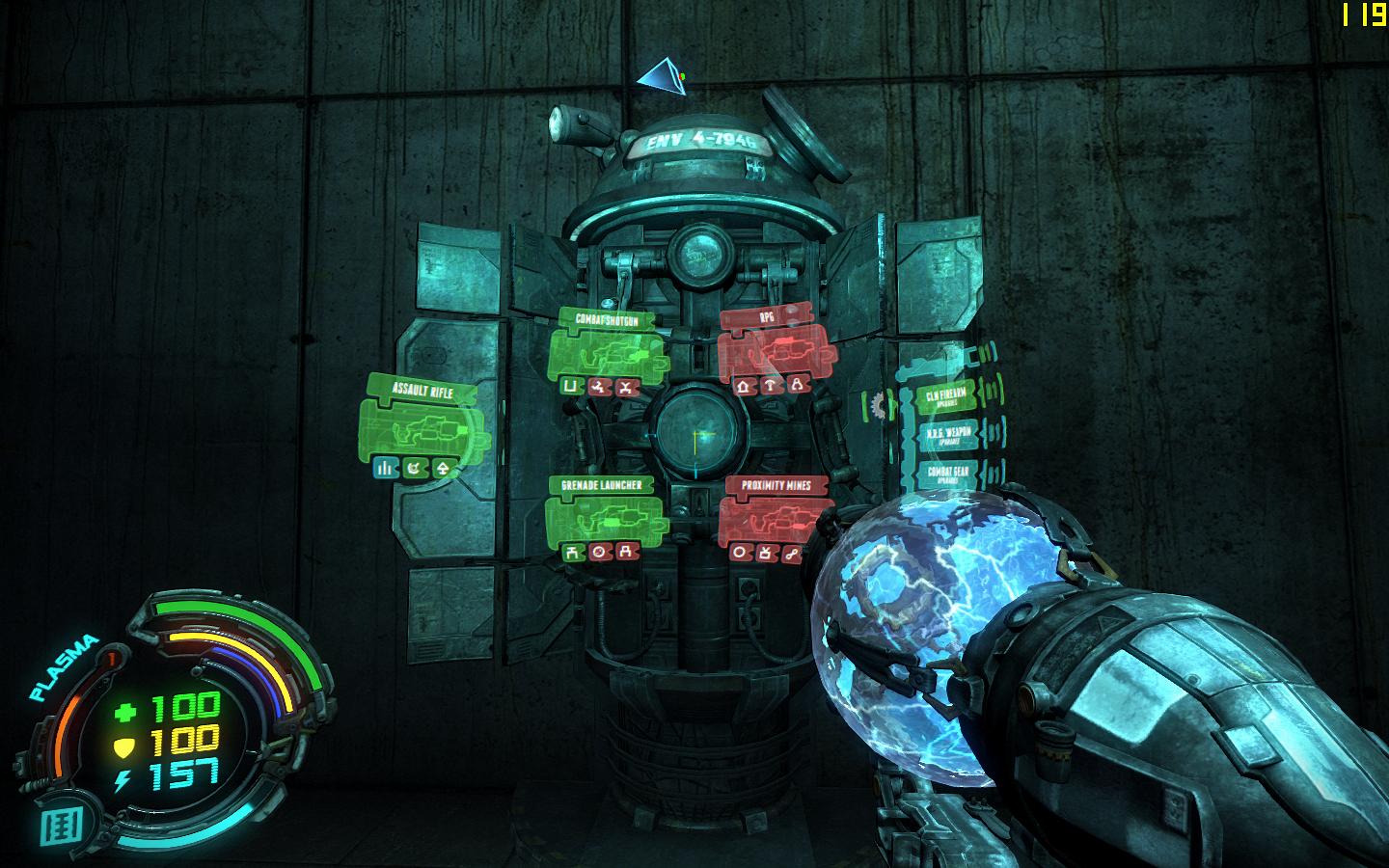Select Assault Rifle's blue bars upgrade icon

coord(385,469)
